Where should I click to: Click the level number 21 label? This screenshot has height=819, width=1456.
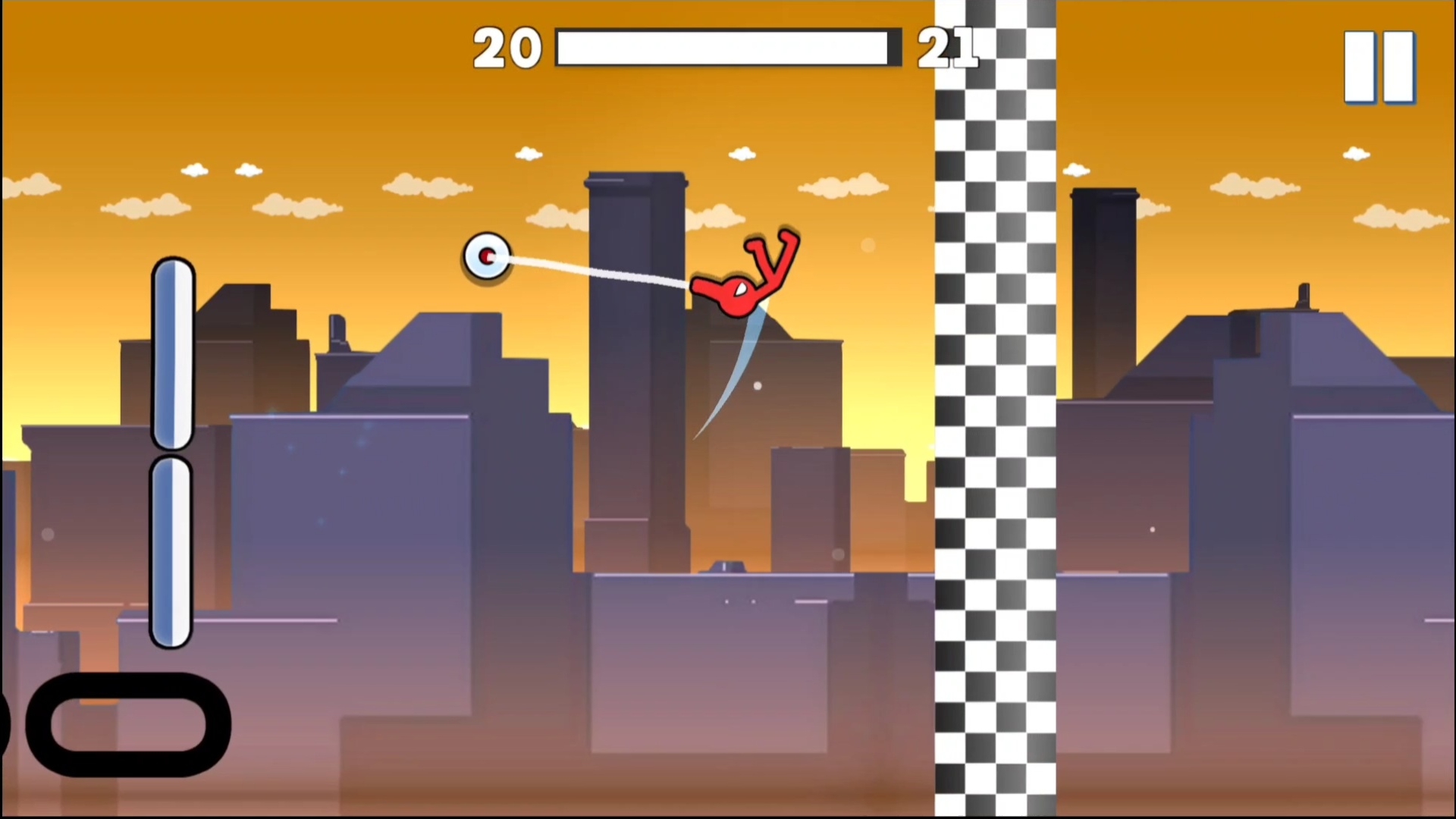coord(948,47)
